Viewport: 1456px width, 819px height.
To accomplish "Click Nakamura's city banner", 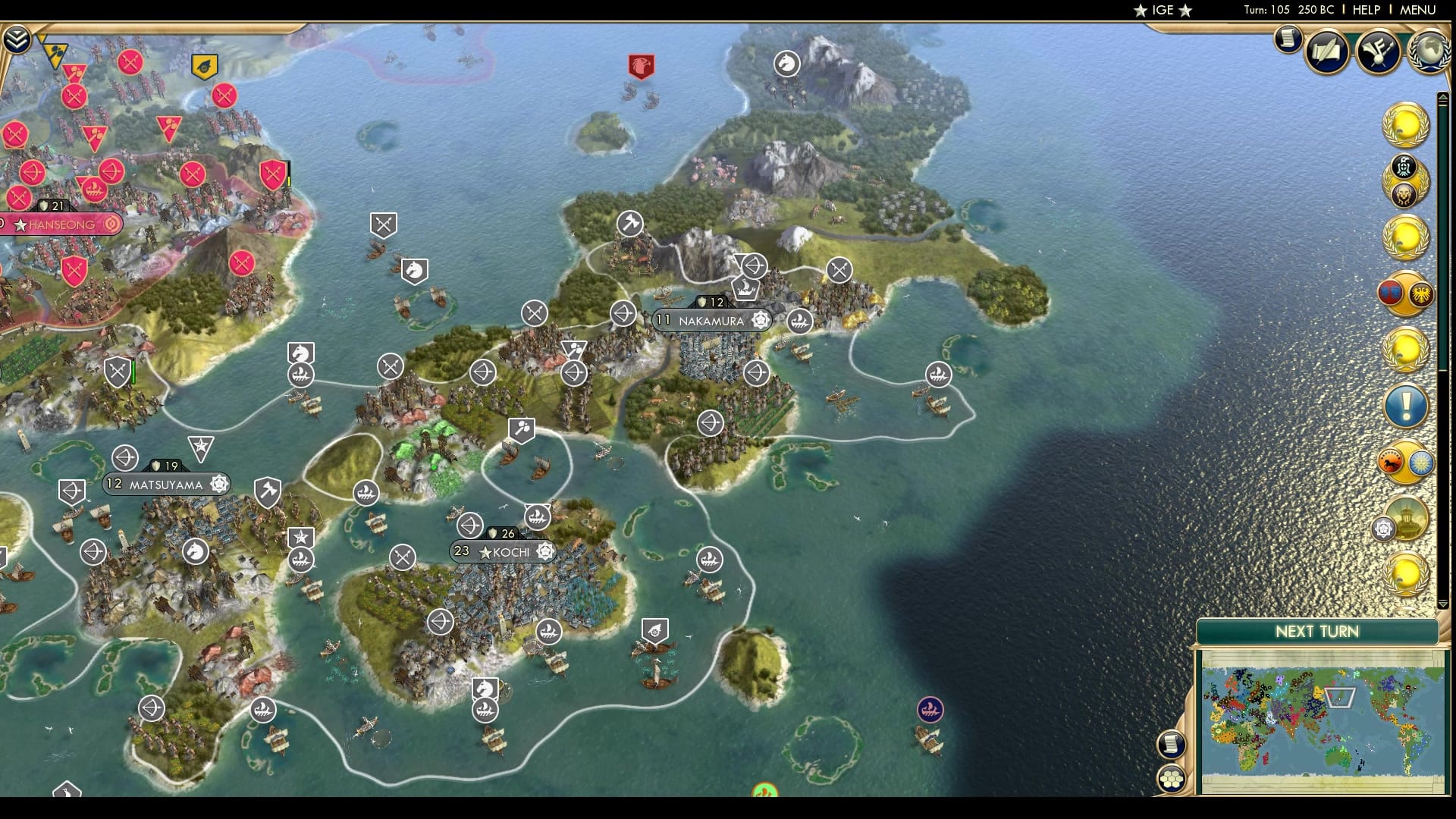I will pos(709,320).
